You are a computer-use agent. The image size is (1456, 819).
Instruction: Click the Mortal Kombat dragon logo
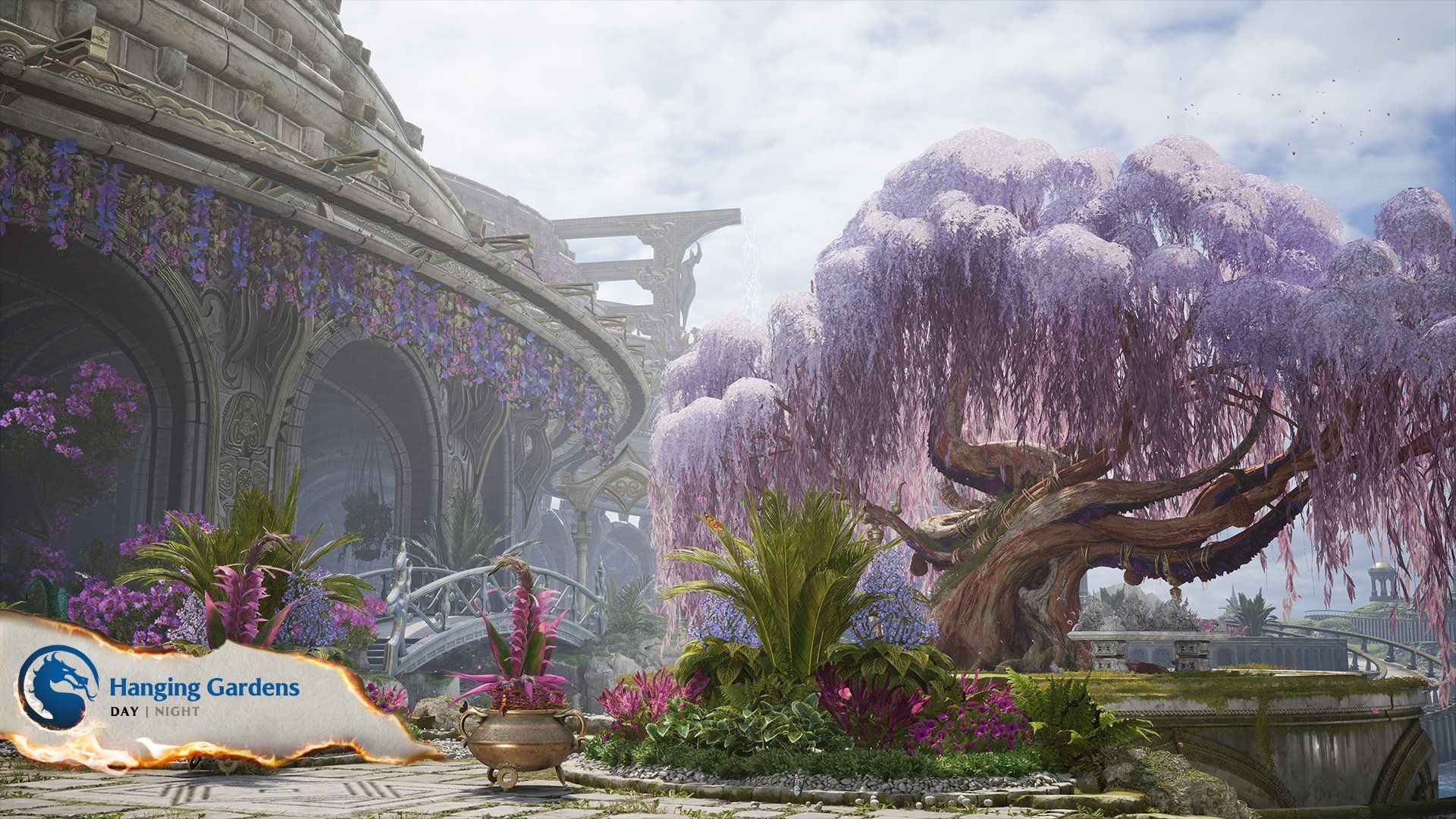click(58, 687)
